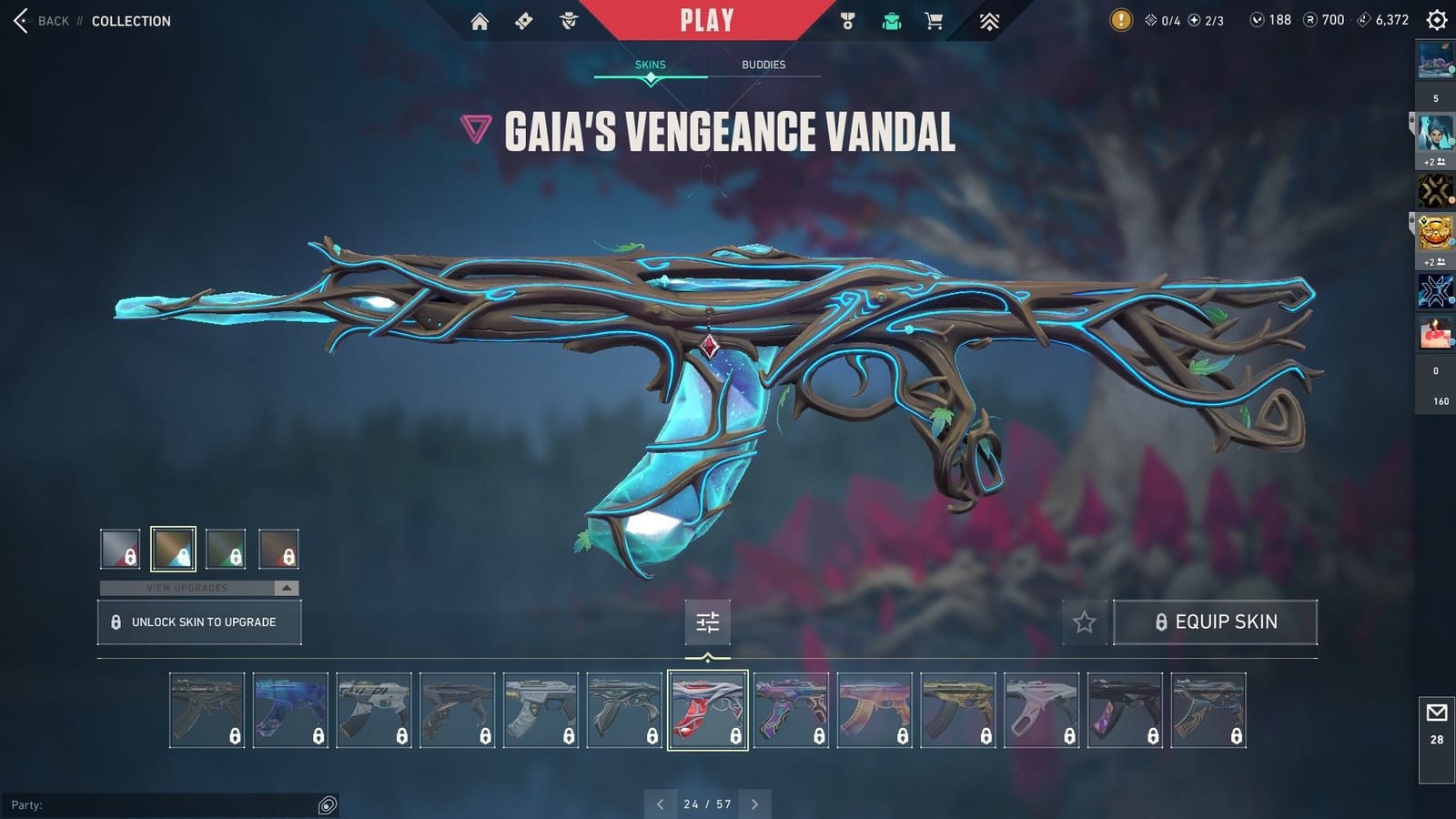Screen dimensions: 1456x819
Task: Select the Skins tab
Action: pyautogui.click(x=650, y=65)
